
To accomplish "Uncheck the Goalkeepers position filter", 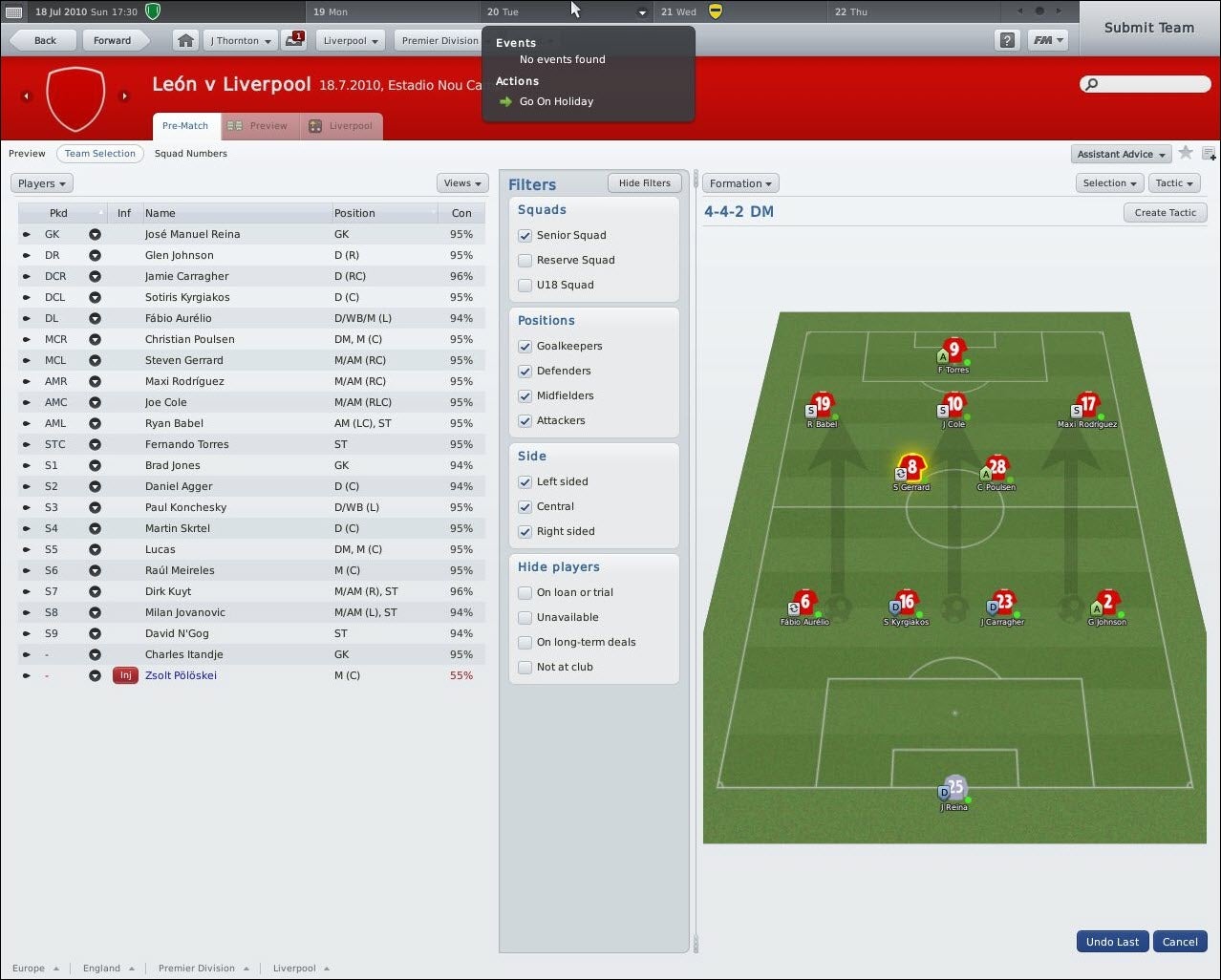I will 525,346.
